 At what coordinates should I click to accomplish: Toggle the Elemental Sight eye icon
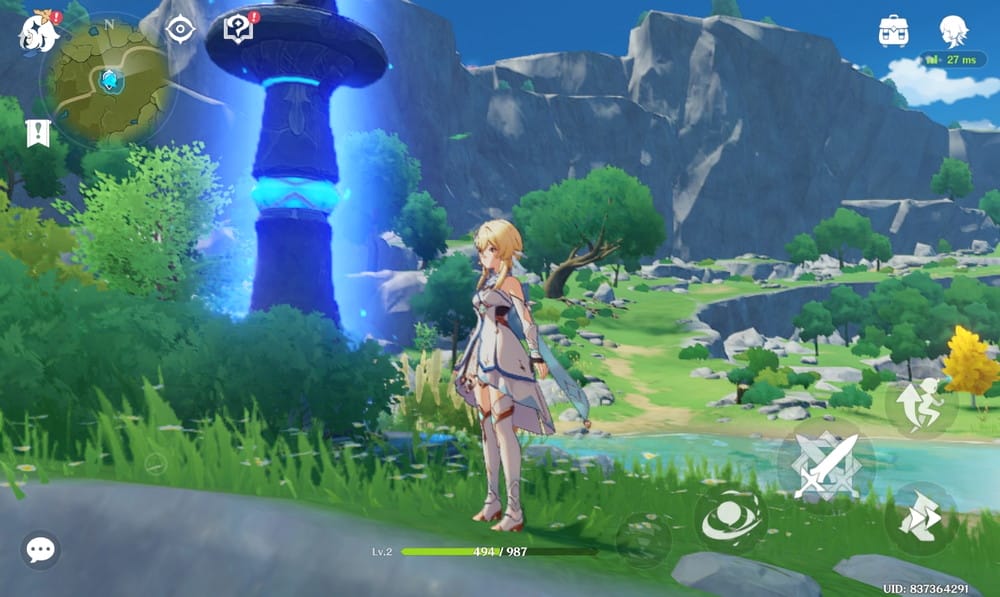180,30
